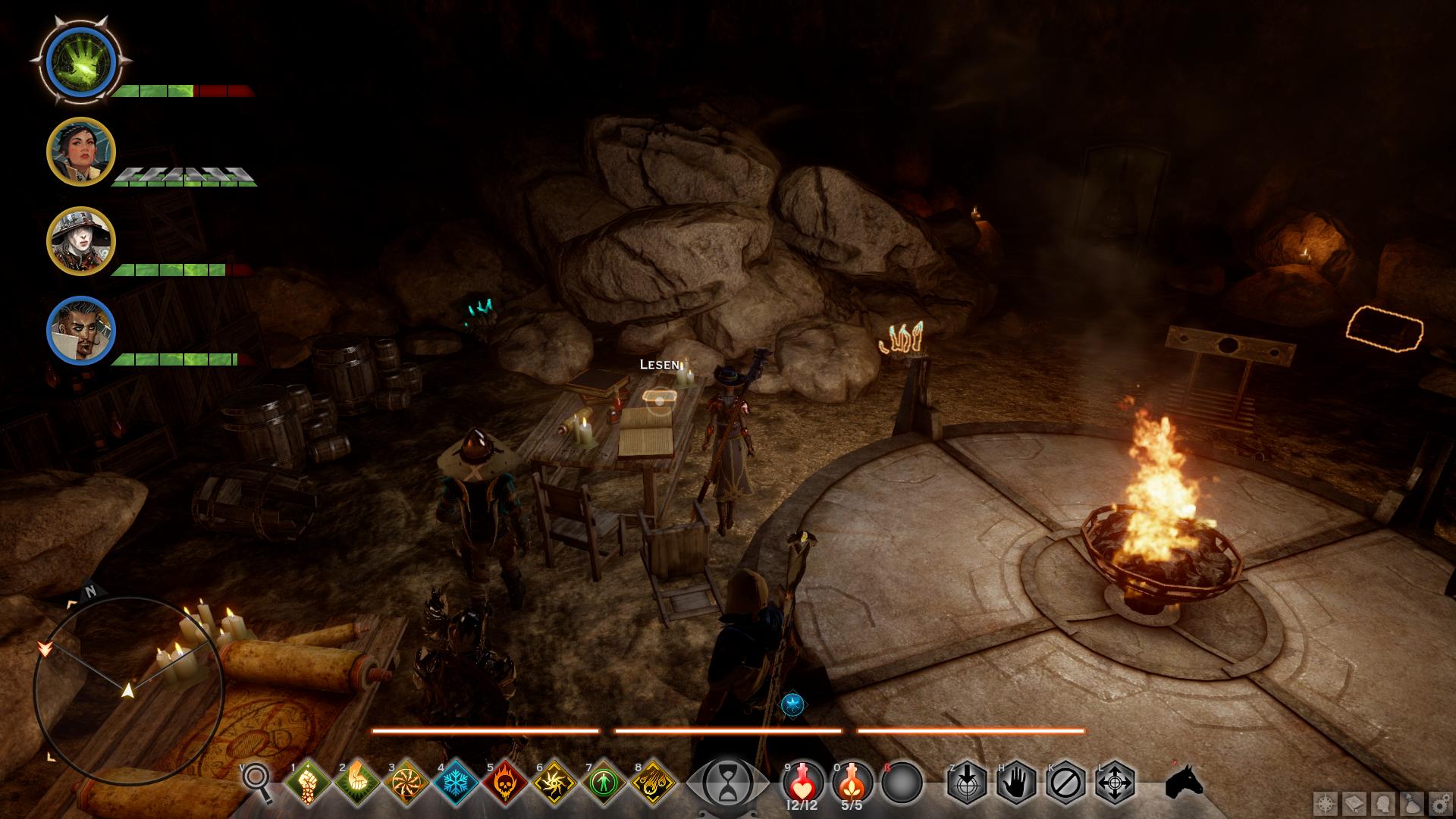Summon the mount with horse icon
Viewport: 1456px width, 819px height.
tap(1184, 782)
